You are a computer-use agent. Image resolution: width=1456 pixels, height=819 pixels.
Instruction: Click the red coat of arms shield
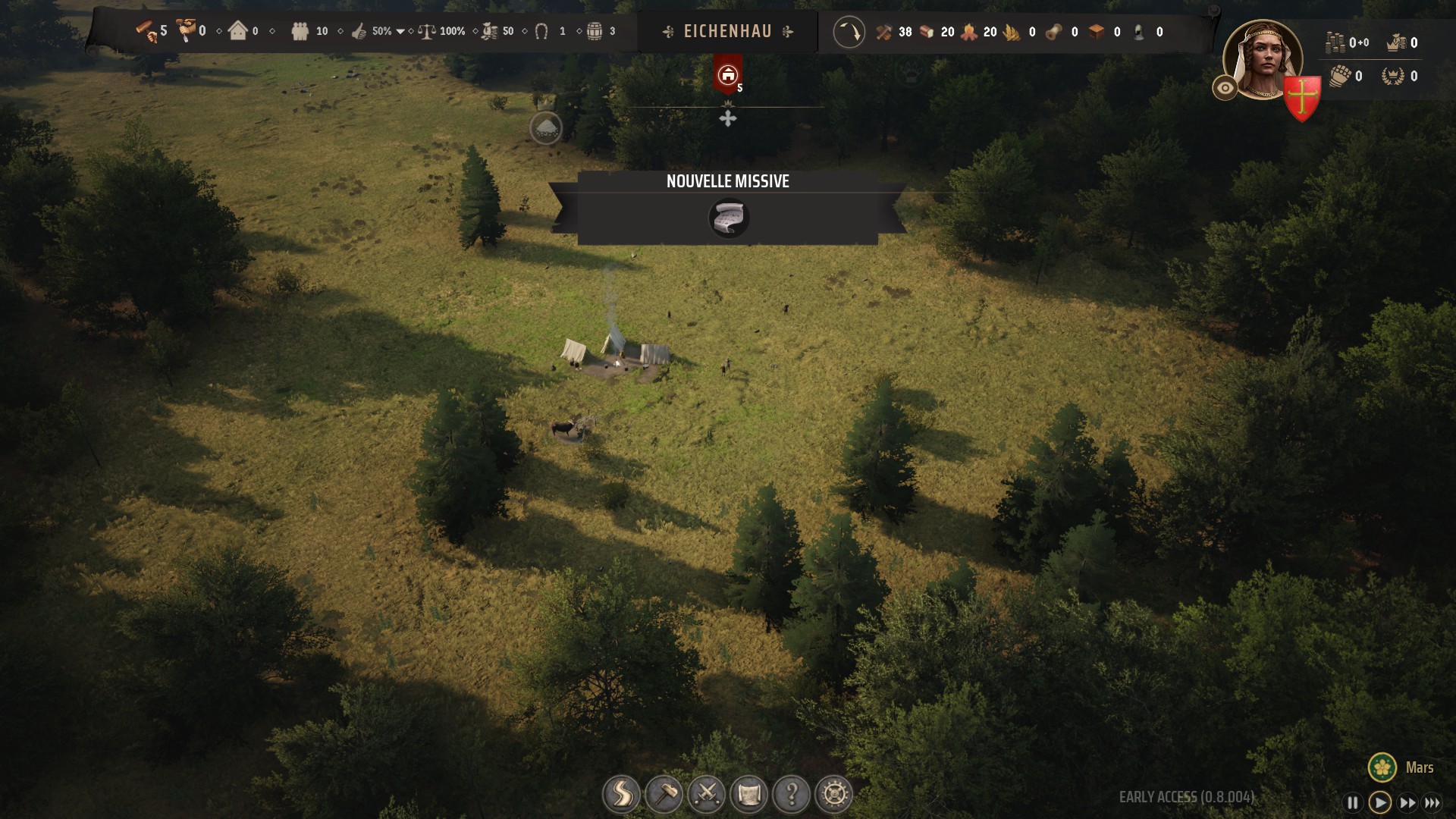[1302, 99]
